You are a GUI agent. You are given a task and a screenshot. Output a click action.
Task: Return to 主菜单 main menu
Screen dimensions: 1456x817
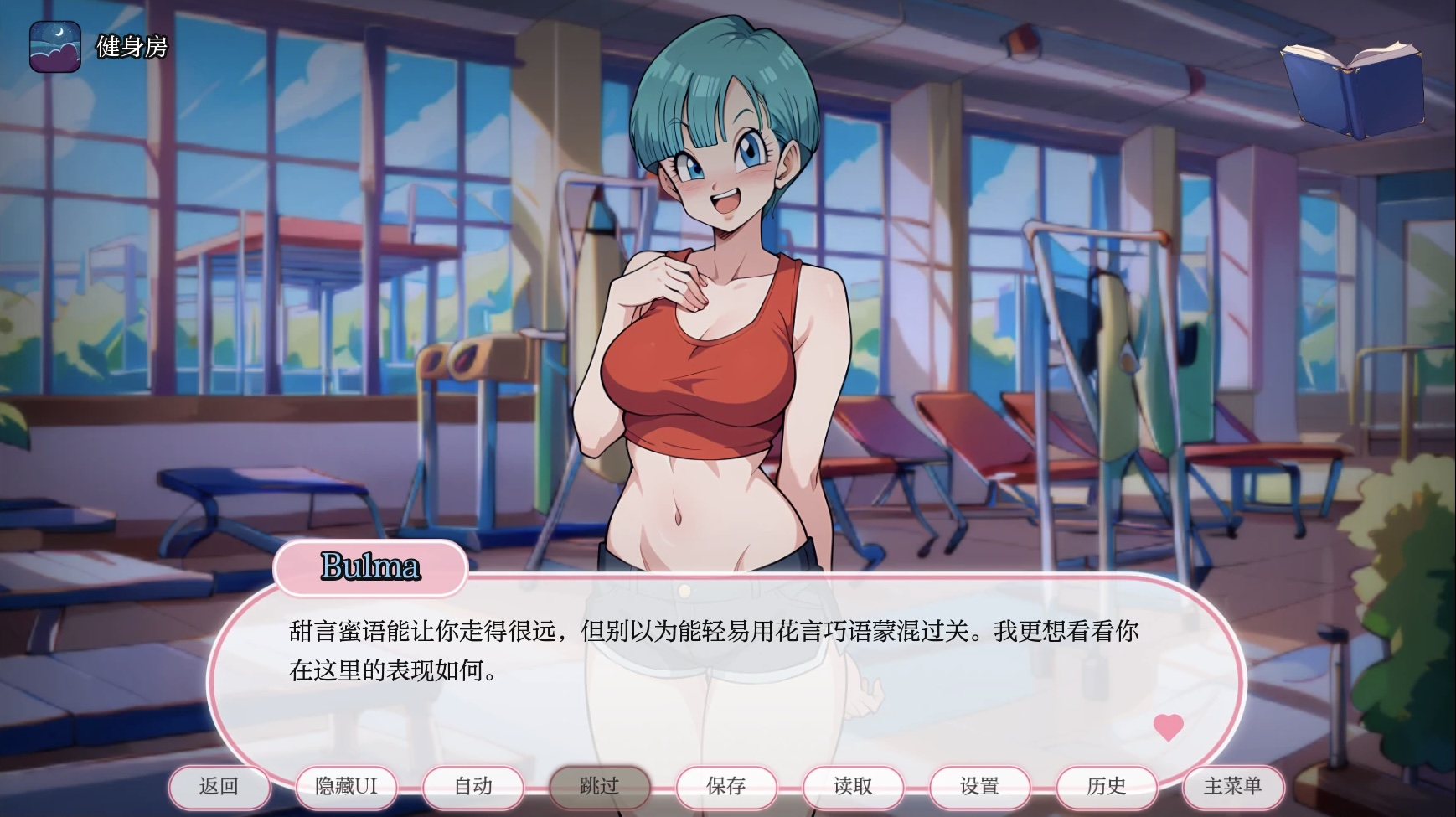1232,786
